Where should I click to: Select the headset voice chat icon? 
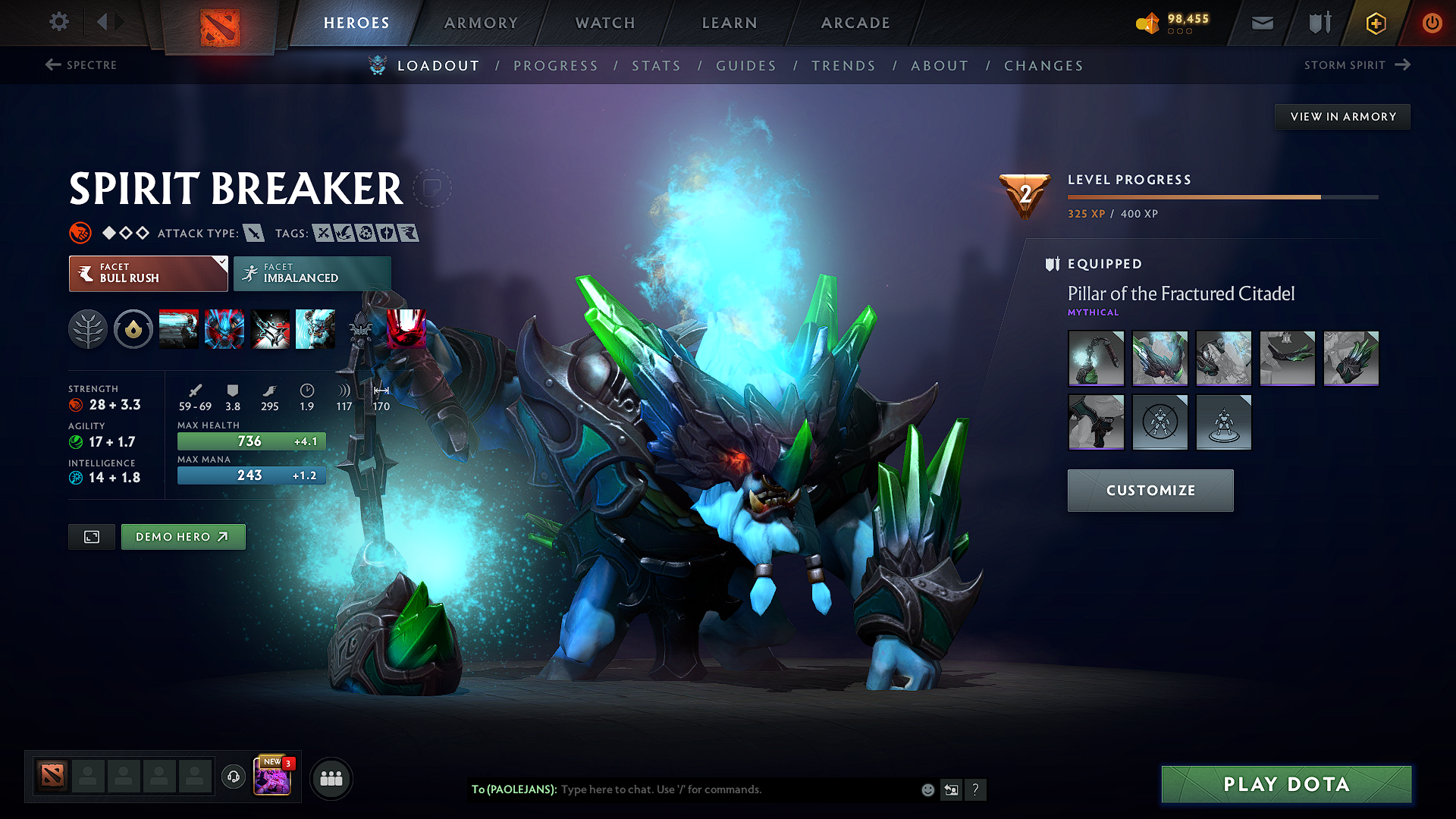(233, 777)
